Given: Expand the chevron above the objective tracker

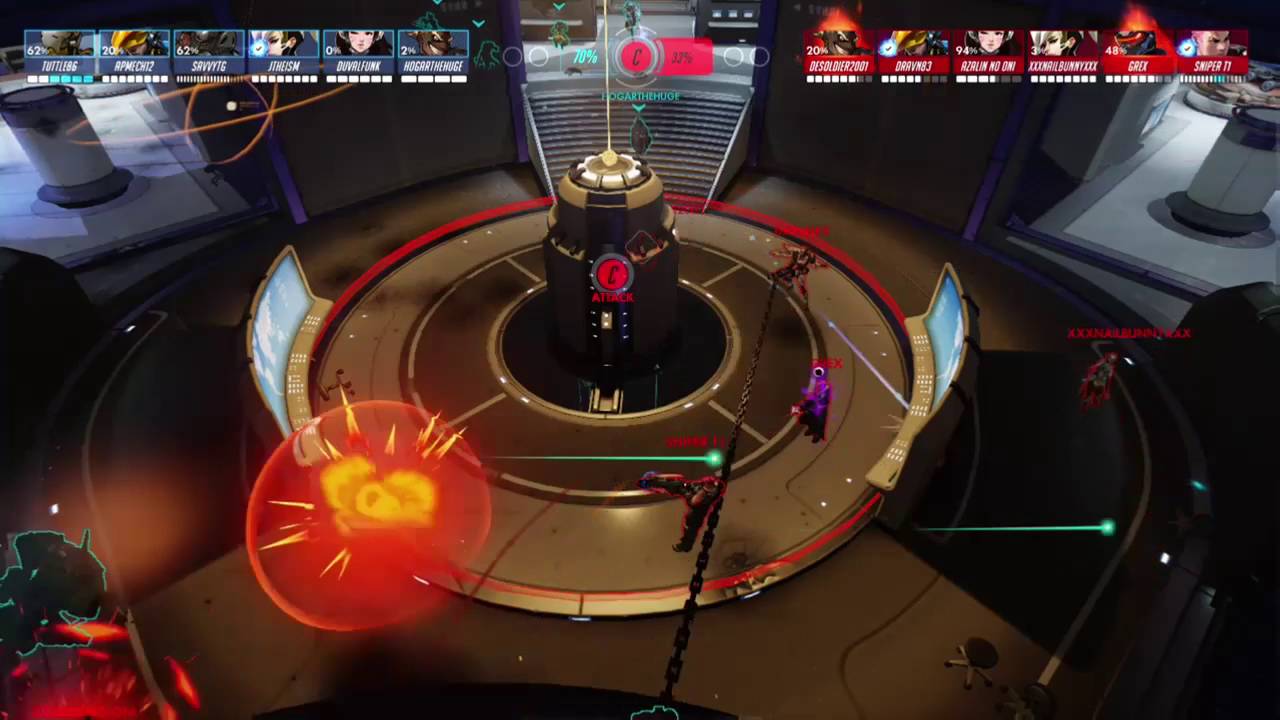Looking at the screenshot, I should 558,7.
